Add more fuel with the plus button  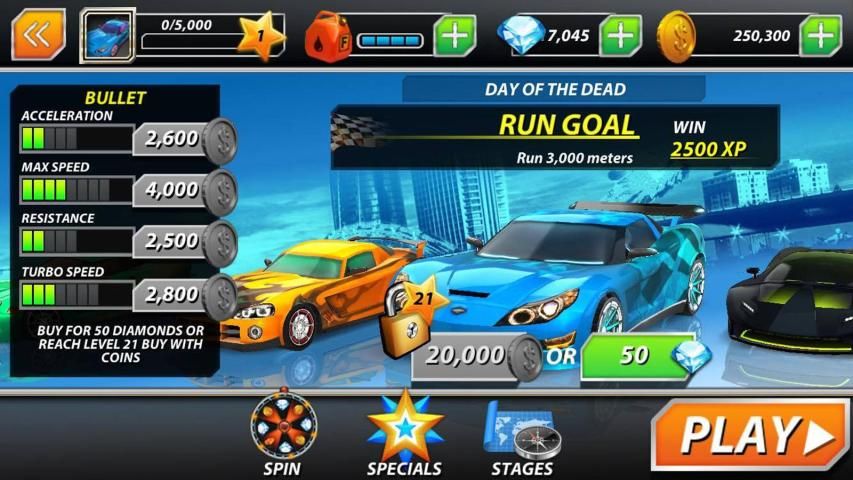pos(455,36)
